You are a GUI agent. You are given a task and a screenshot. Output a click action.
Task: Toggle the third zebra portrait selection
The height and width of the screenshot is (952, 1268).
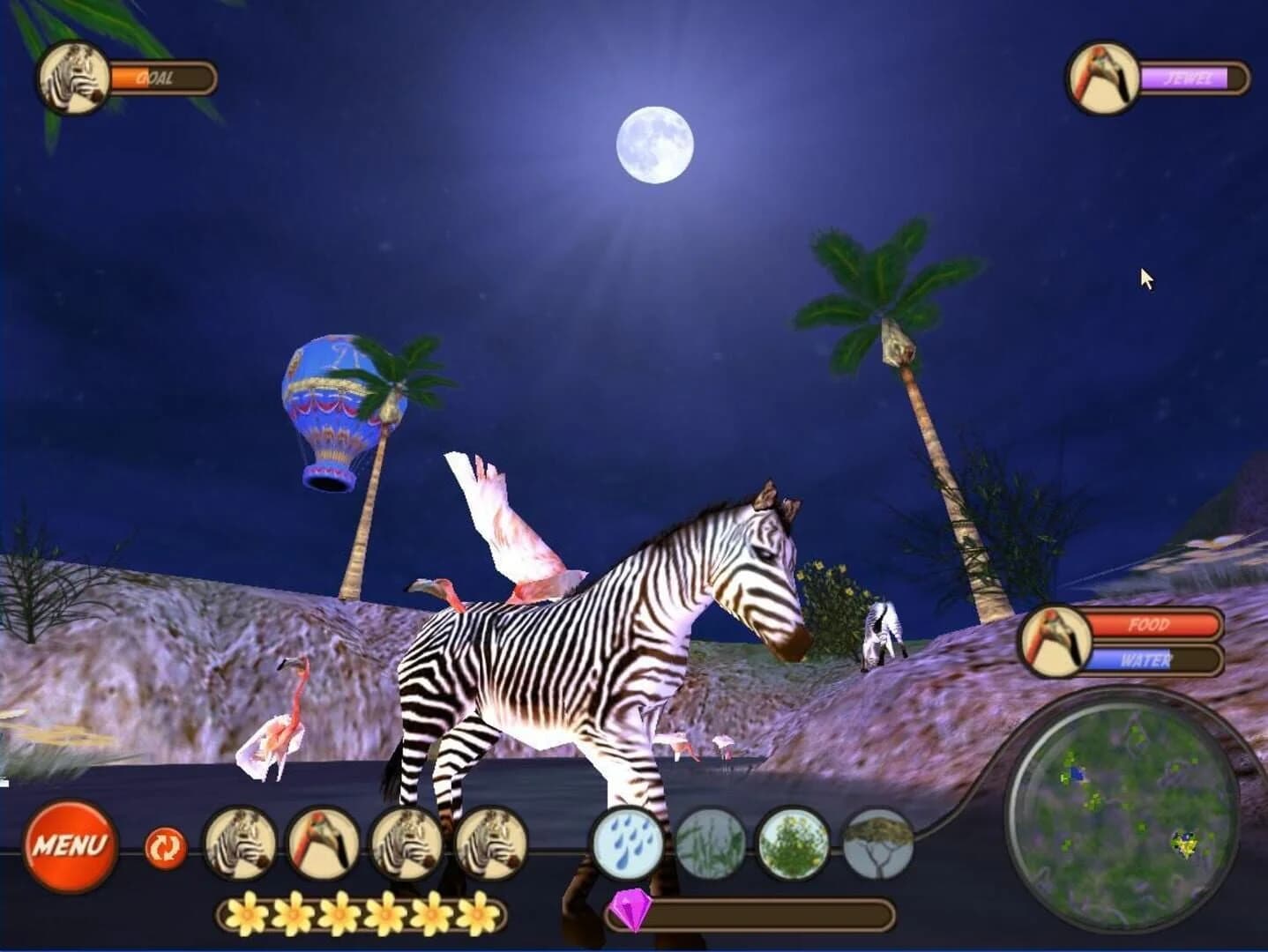pyautogui.click(x=407, y=844)
